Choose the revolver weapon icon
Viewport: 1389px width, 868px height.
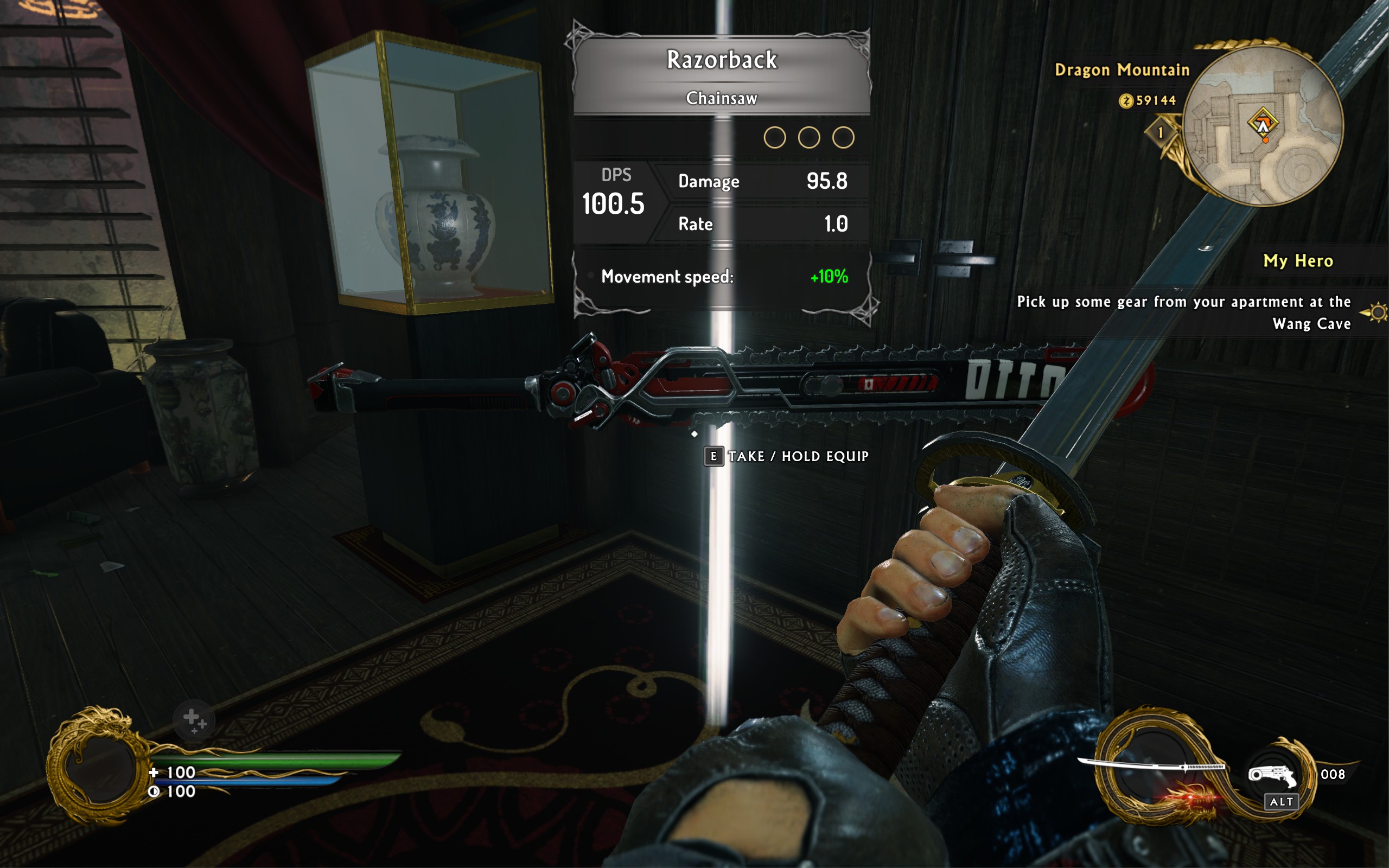(x=1272, y=776)
